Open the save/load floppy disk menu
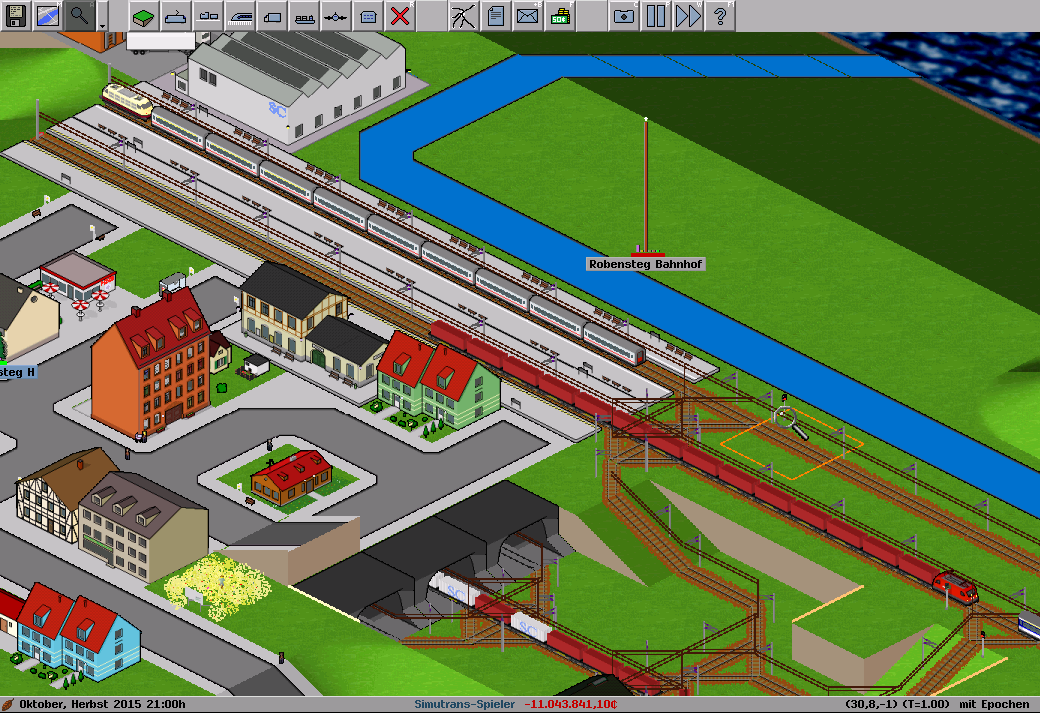 (16, 15)
